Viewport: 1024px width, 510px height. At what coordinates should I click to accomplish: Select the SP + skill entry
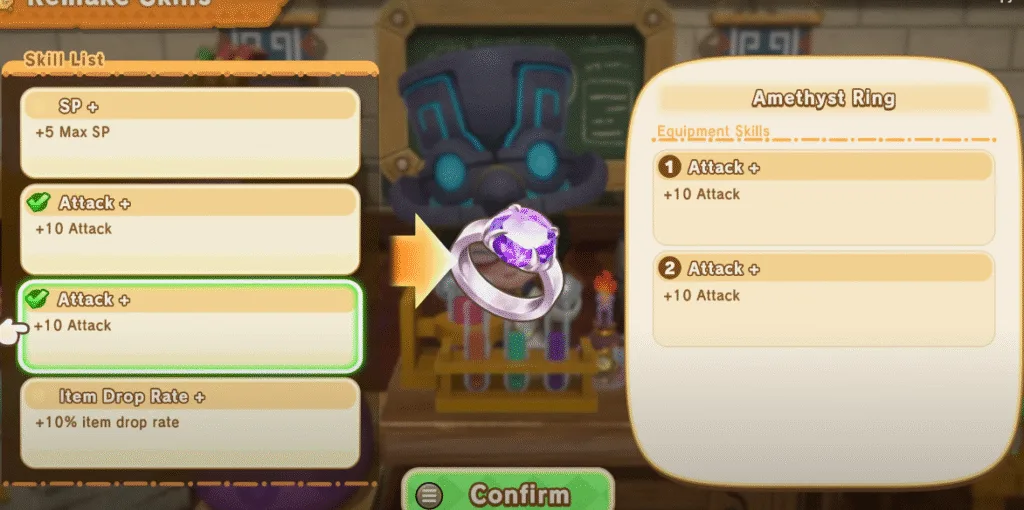click(190, 132)
